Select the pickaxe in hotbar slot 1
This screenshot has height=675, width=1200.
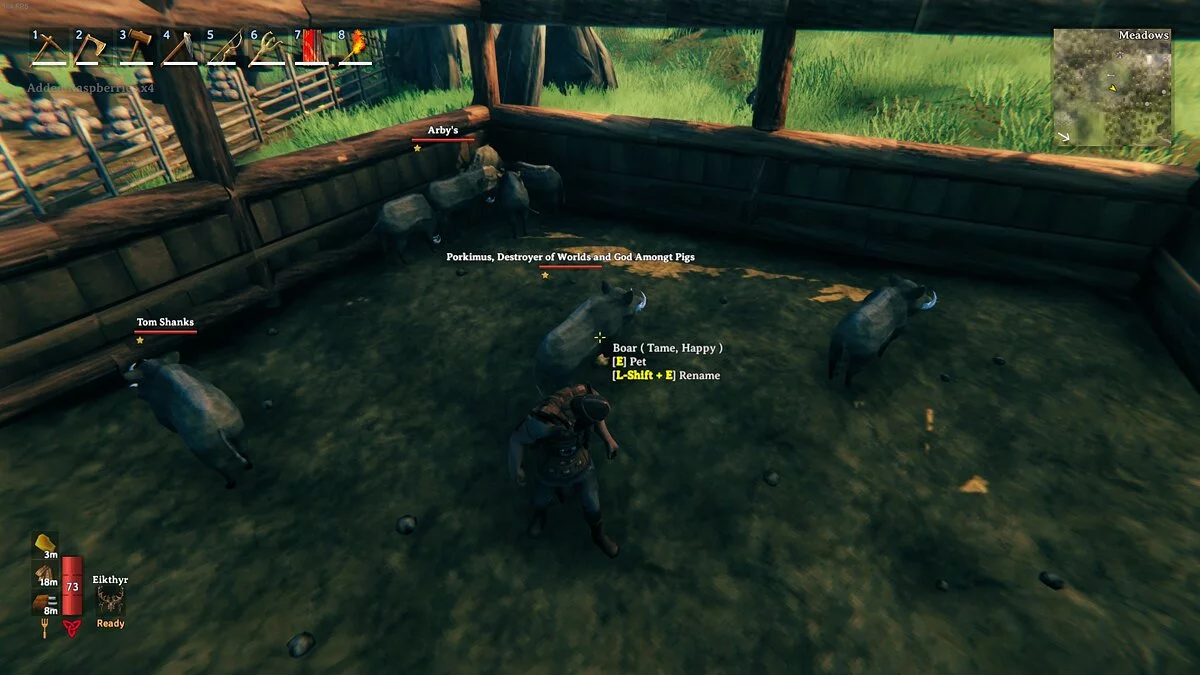(48, 47)
